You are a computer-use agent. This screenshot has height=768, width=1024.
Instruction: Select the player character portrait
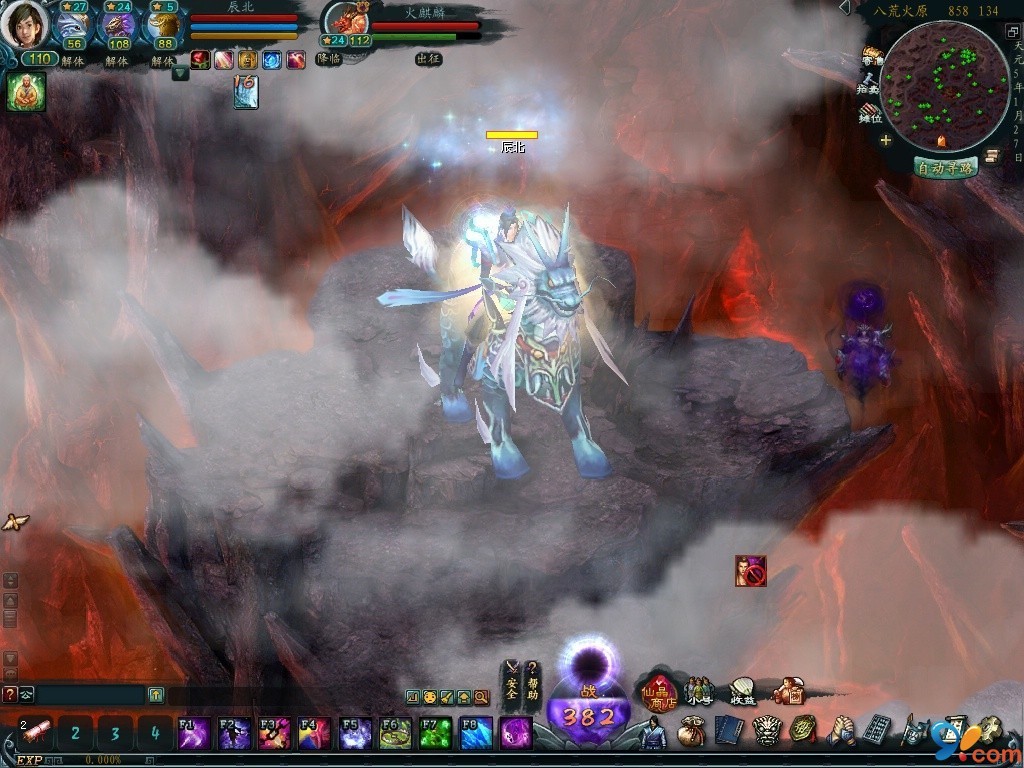click(x=24, y=24)
